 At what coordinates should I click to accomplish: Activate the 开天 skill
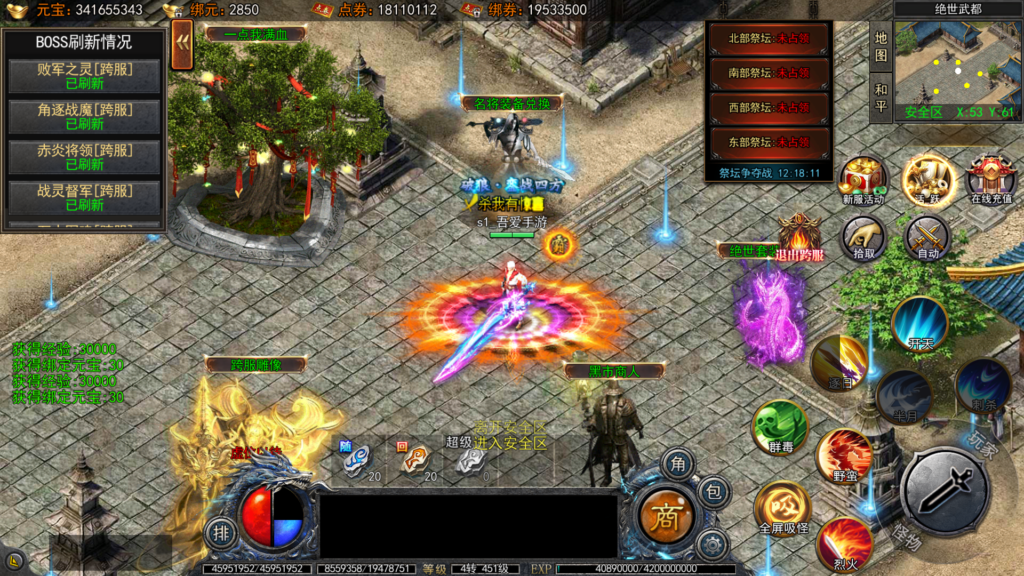tap(920, 323)
